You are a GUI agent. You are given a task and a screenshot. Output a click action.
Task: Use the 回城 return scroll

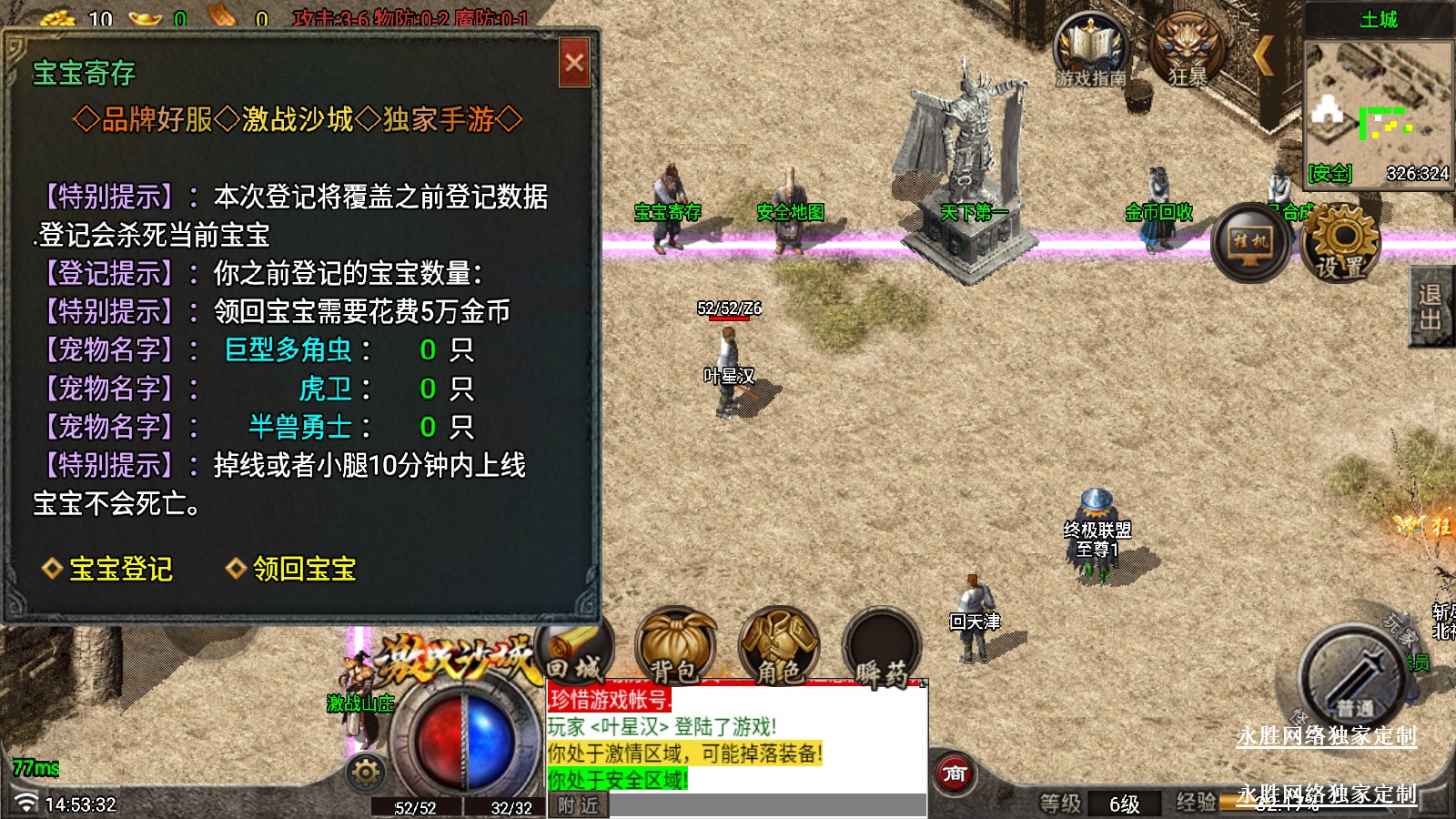(577, 652)
